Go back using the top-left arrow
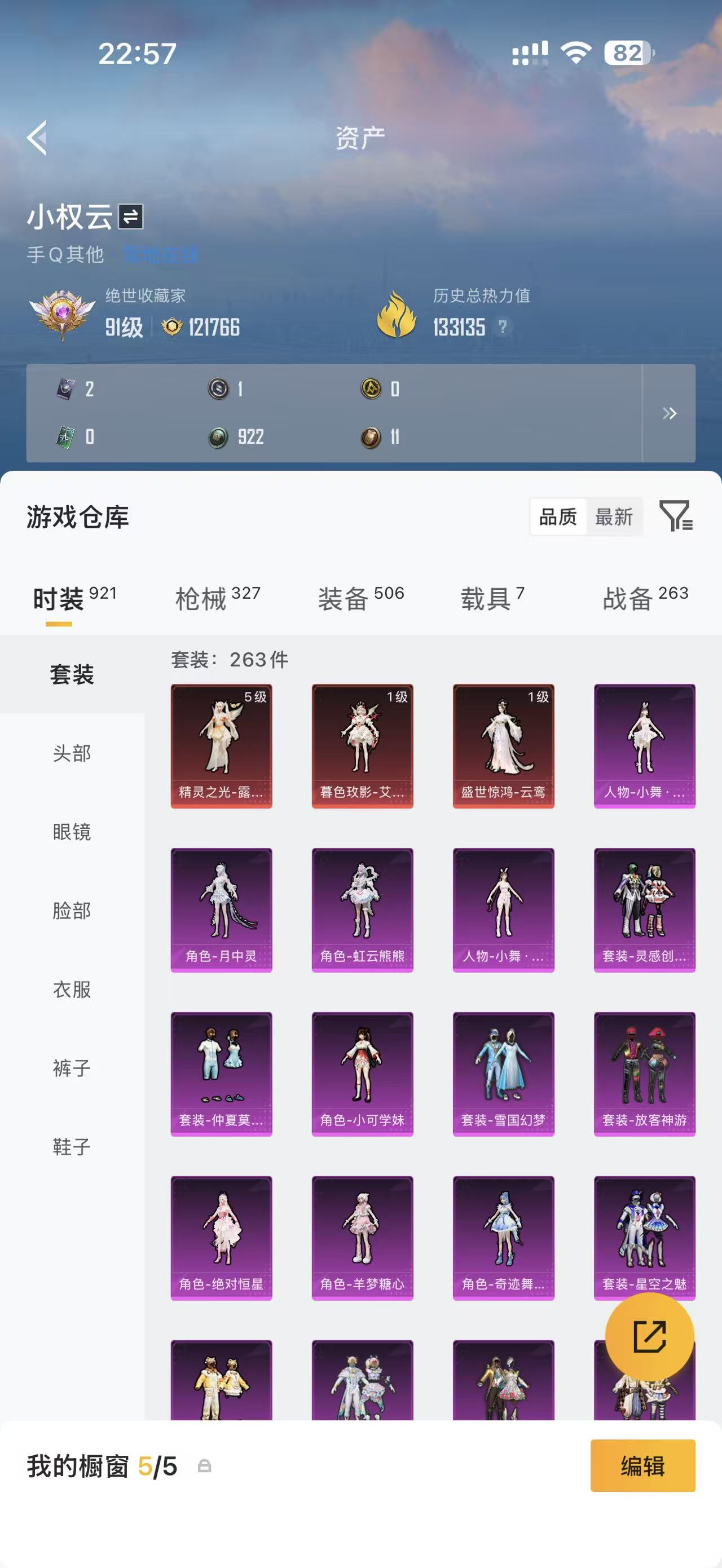This screenshot has height=1568, width=722. tap(38, 137)
